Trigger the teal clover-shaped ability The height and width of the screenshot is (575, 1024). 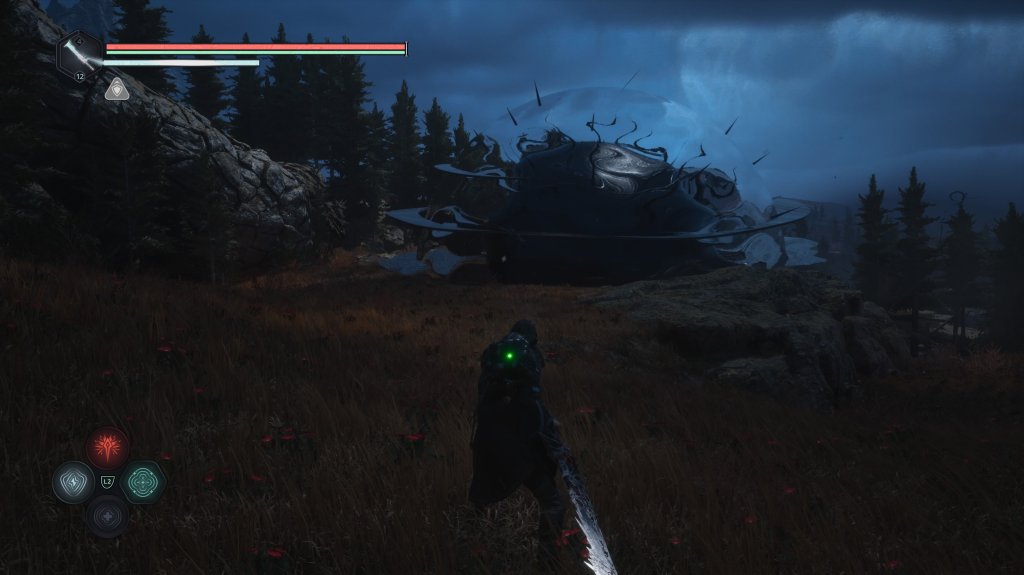click(143, 482)
